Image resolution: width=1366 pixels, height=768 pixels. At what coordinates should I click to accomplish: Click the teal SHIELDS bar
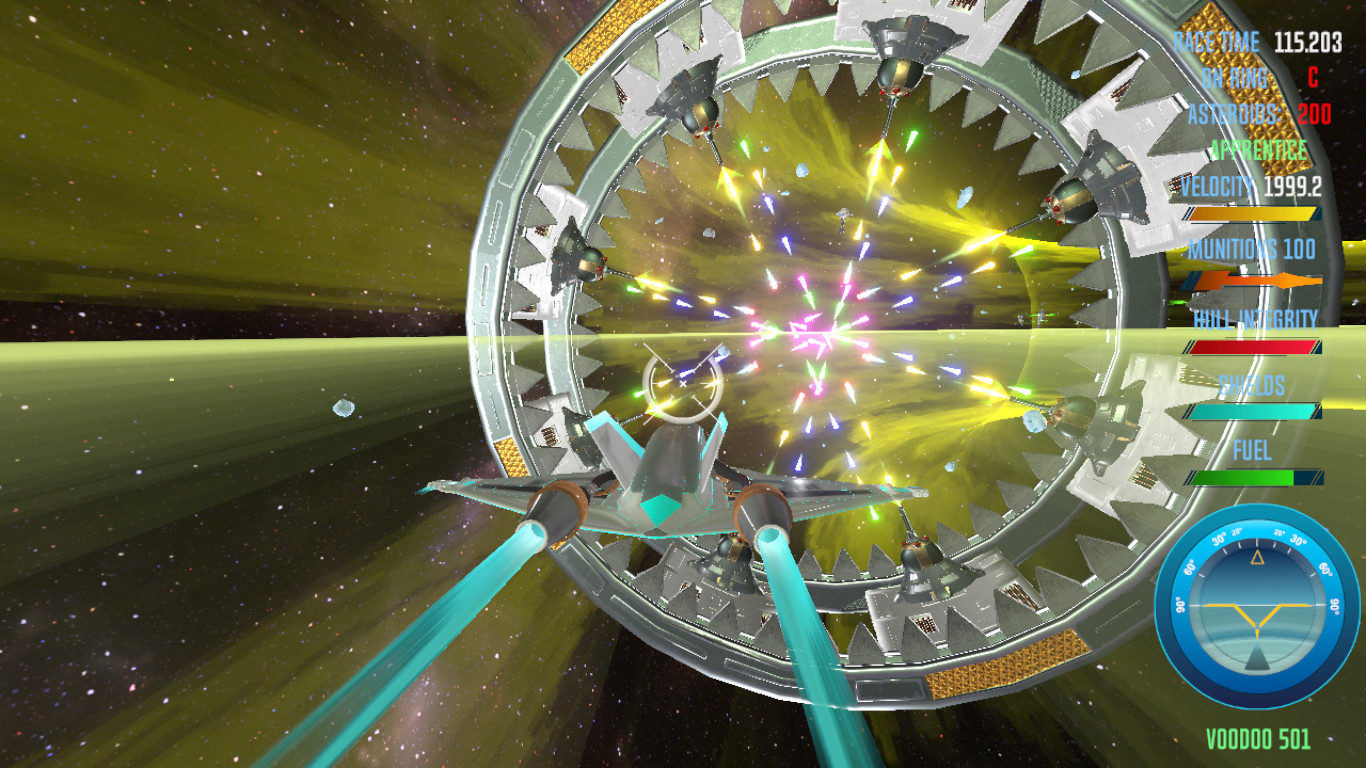pyautogui.click(x=1252, y=410)
